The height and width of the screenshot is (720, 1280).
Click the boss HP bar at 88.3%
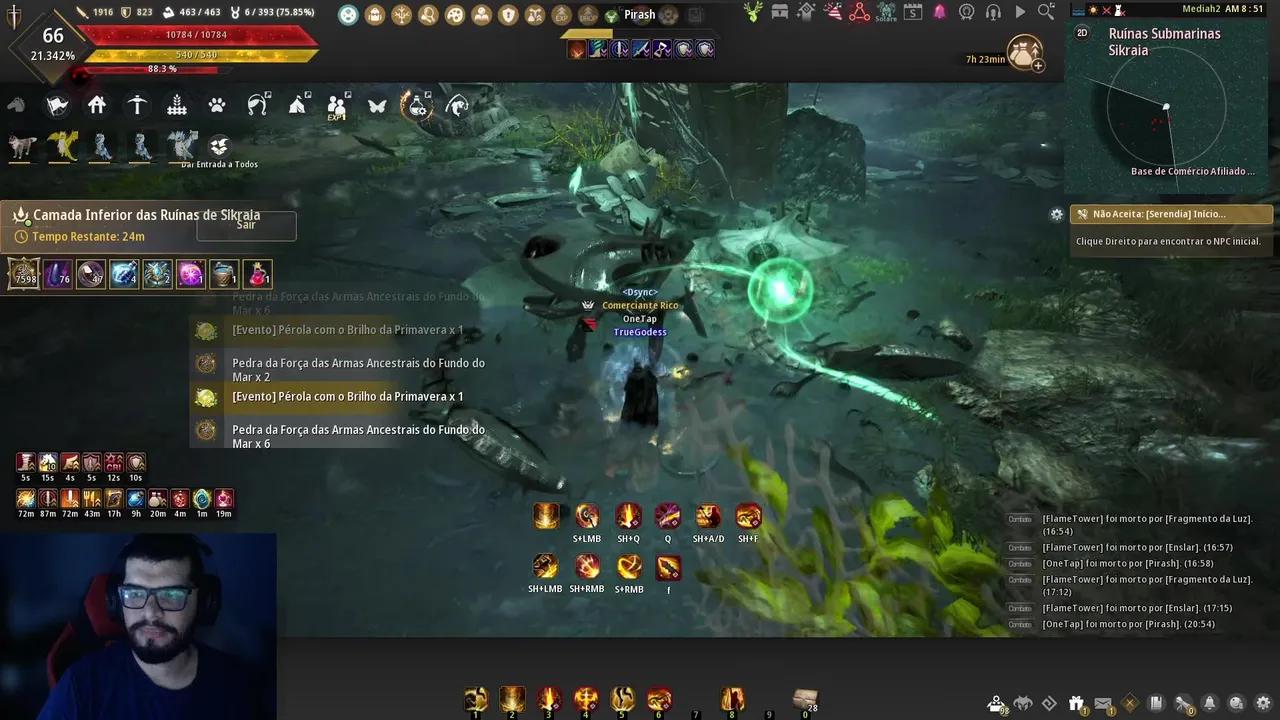point(160,70)
